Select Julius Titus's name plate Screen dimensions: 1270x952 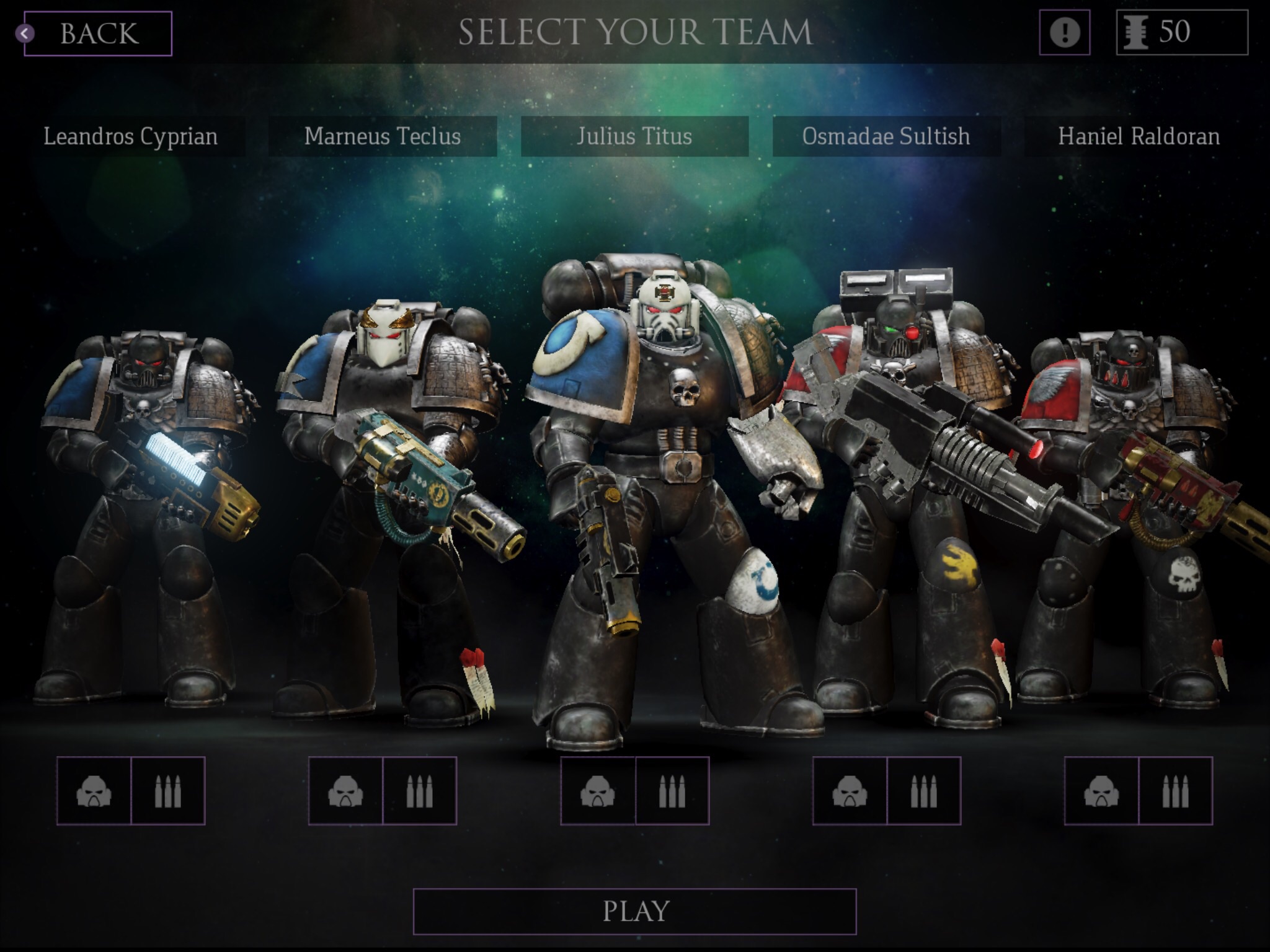tap(634, 136)
